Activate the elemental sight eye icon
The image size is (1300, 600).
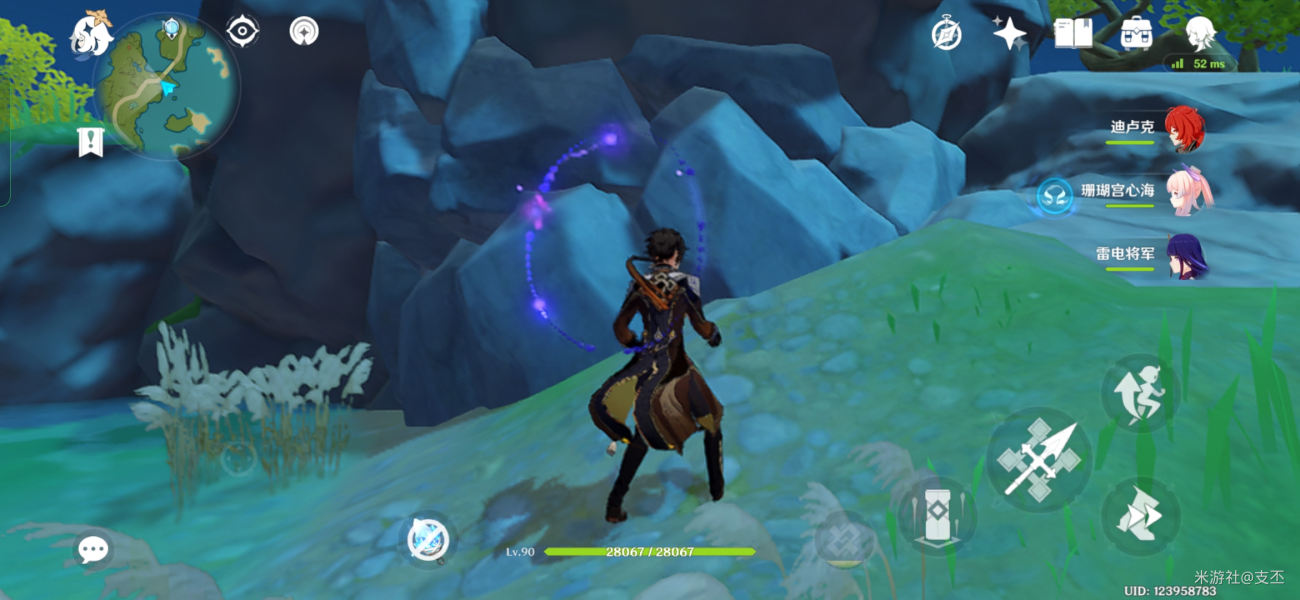click(242, 32)
